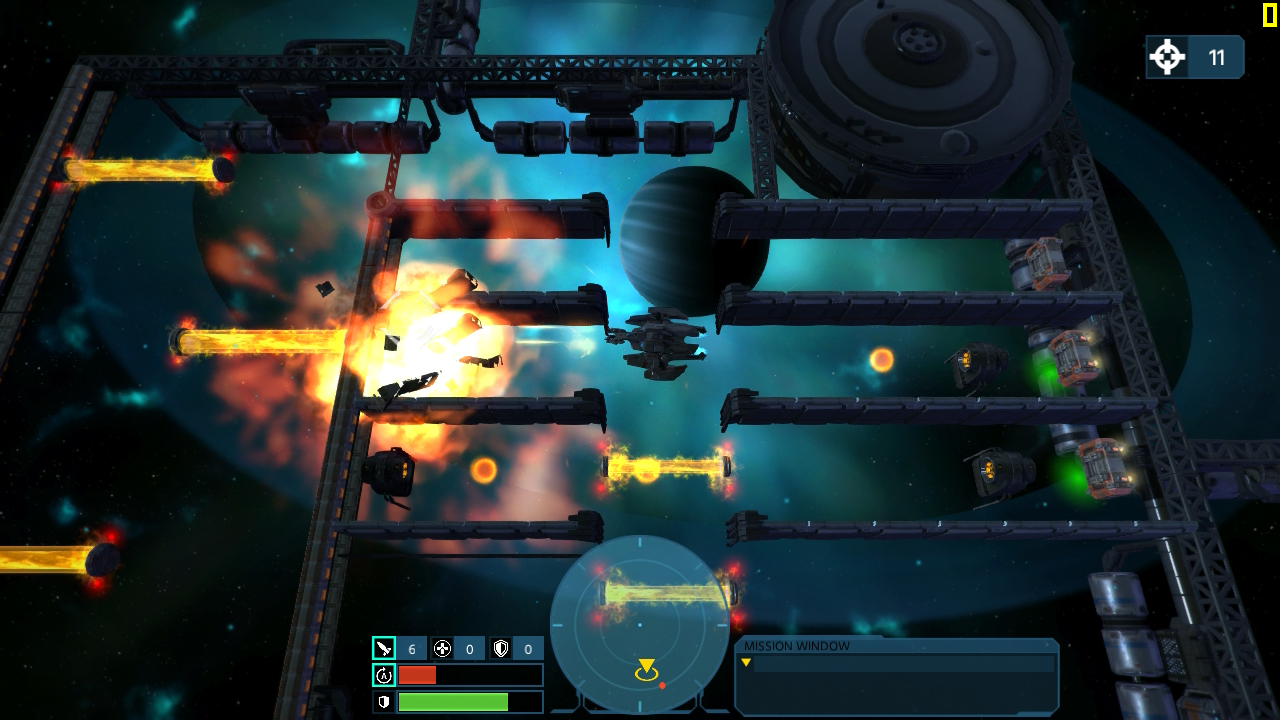This screenshot has height=720, width=1280.
Task: Select the shield pickup icon showing 0
Action: click(x=502, y=647)
